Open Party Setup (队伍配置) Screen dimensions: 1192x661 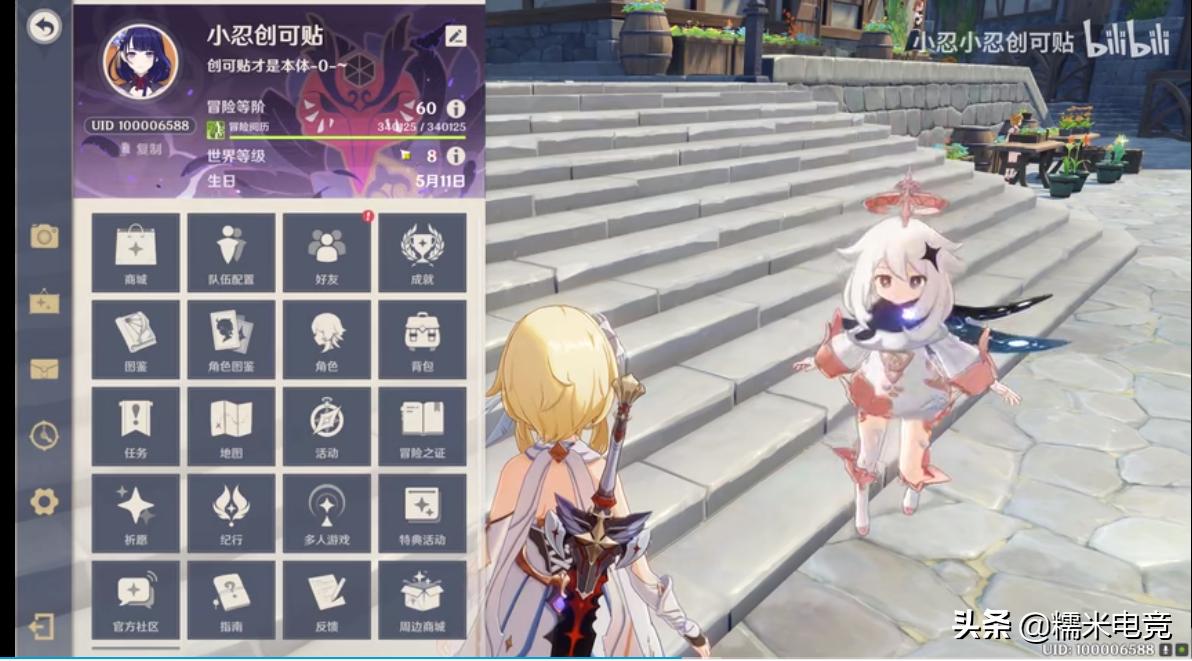click(x=232, y=252)
